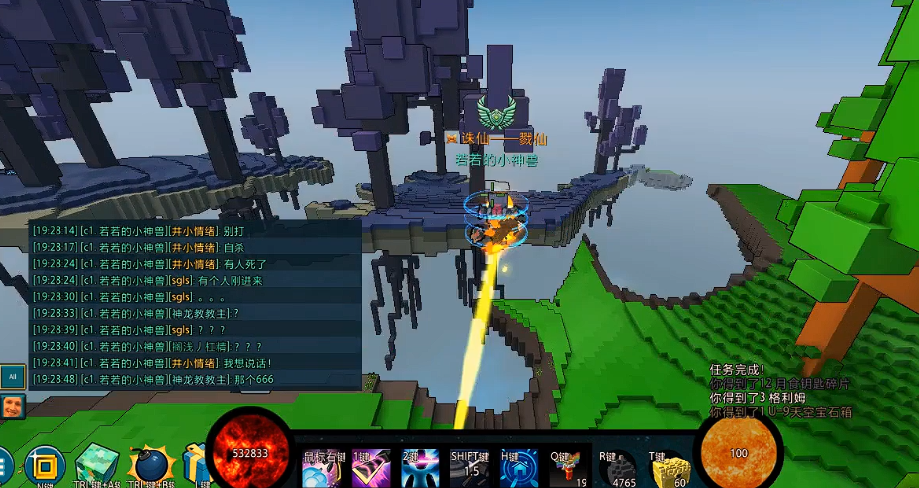919x488 pixels.
Task: Activate the glowing figure ability on key 2
Action: pos(420,468)
